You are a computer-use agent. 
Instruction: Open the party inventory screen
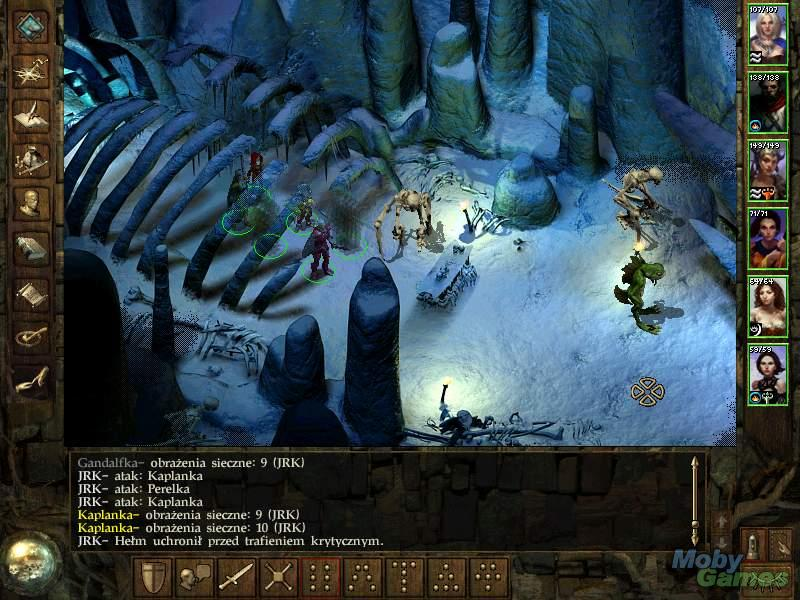coord(33,158)
